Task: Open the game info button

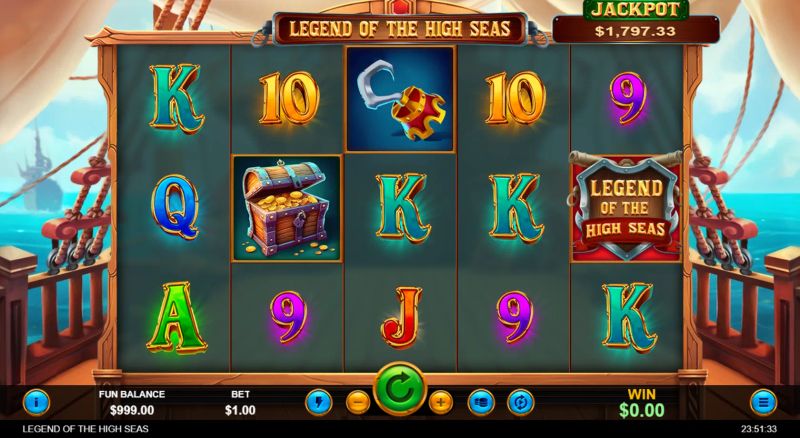Action: point(37,402)
